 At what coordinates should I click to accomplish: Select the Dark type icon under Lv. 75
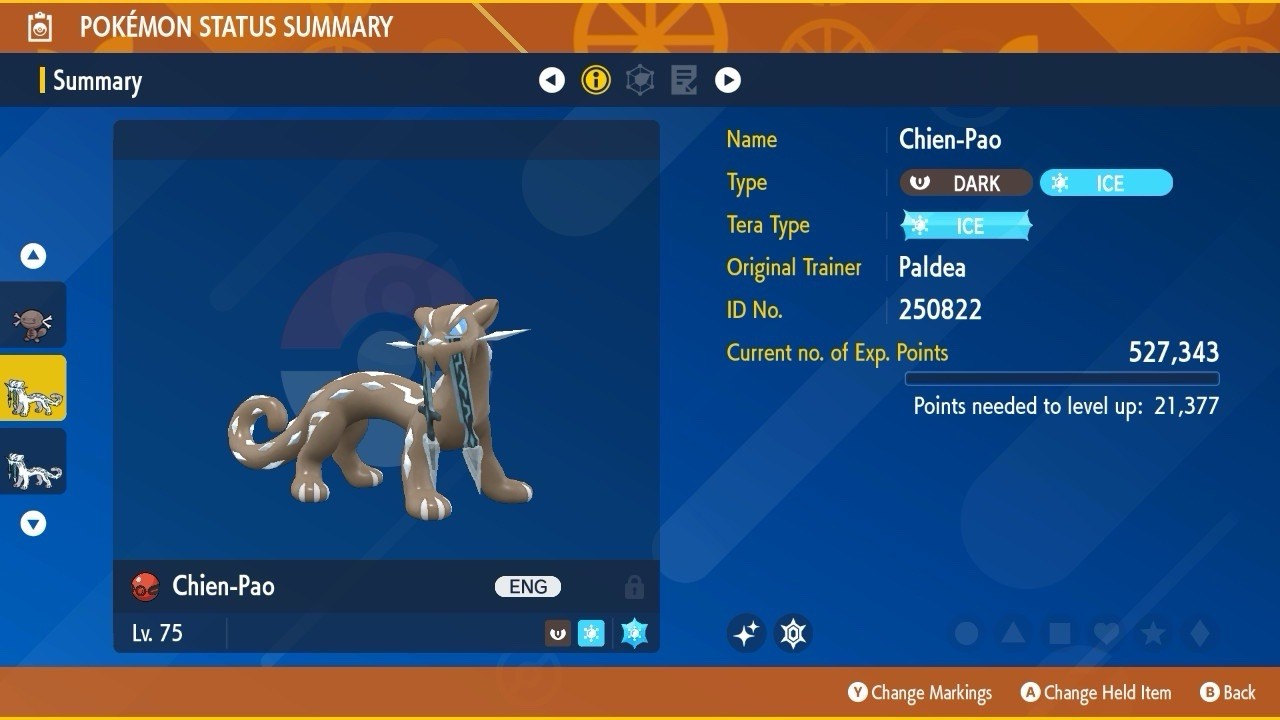pyautogui.click(x=557, y=632)
